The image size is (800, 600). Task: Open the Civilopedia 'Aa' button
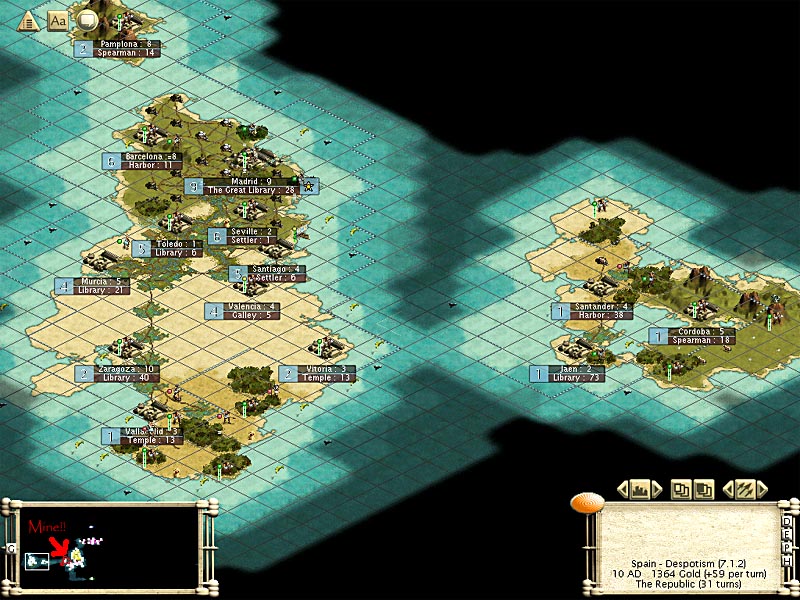(57, 19)
